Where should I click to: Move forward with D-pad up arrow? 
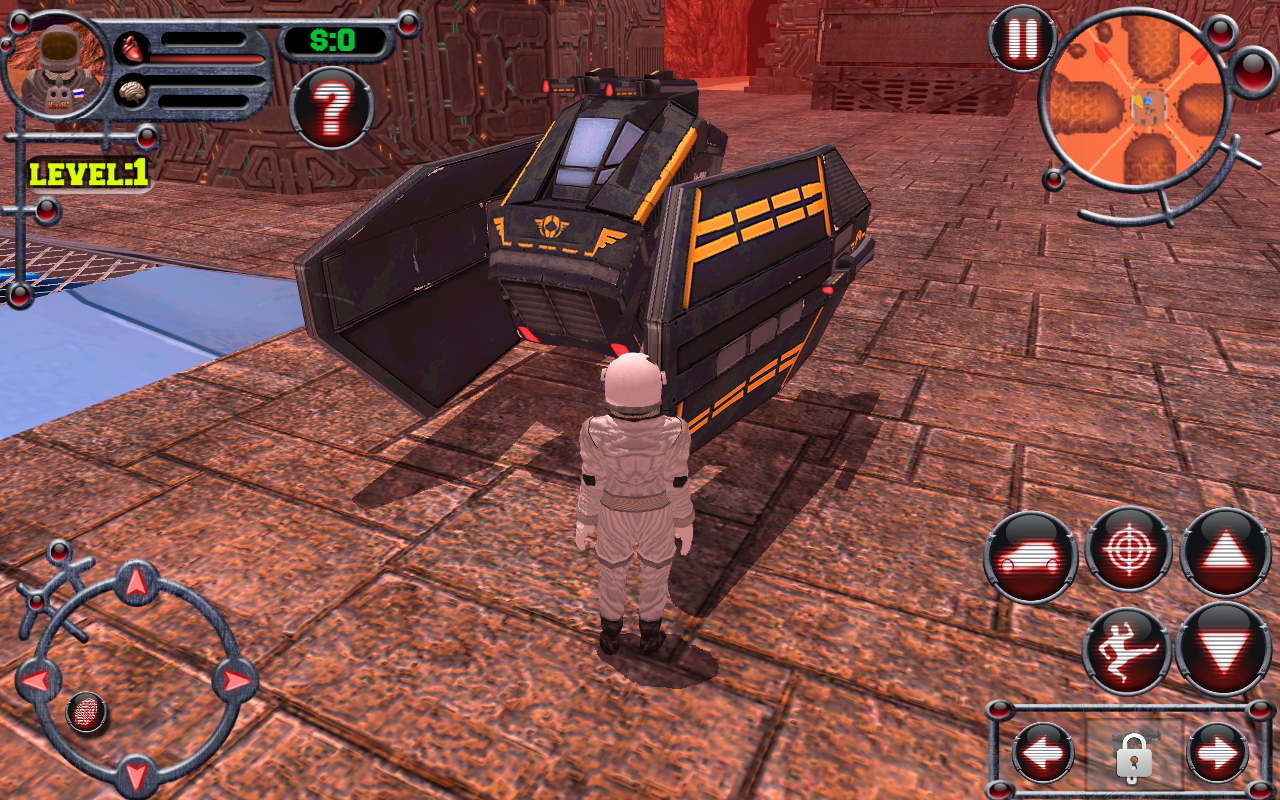[136, 582]
